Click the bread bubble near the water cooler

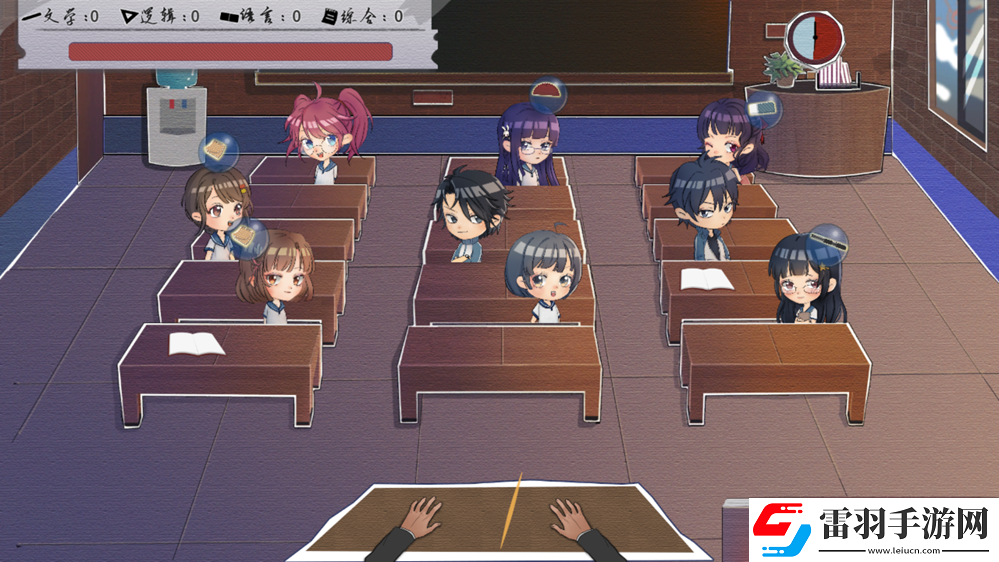tap(218, 150)
